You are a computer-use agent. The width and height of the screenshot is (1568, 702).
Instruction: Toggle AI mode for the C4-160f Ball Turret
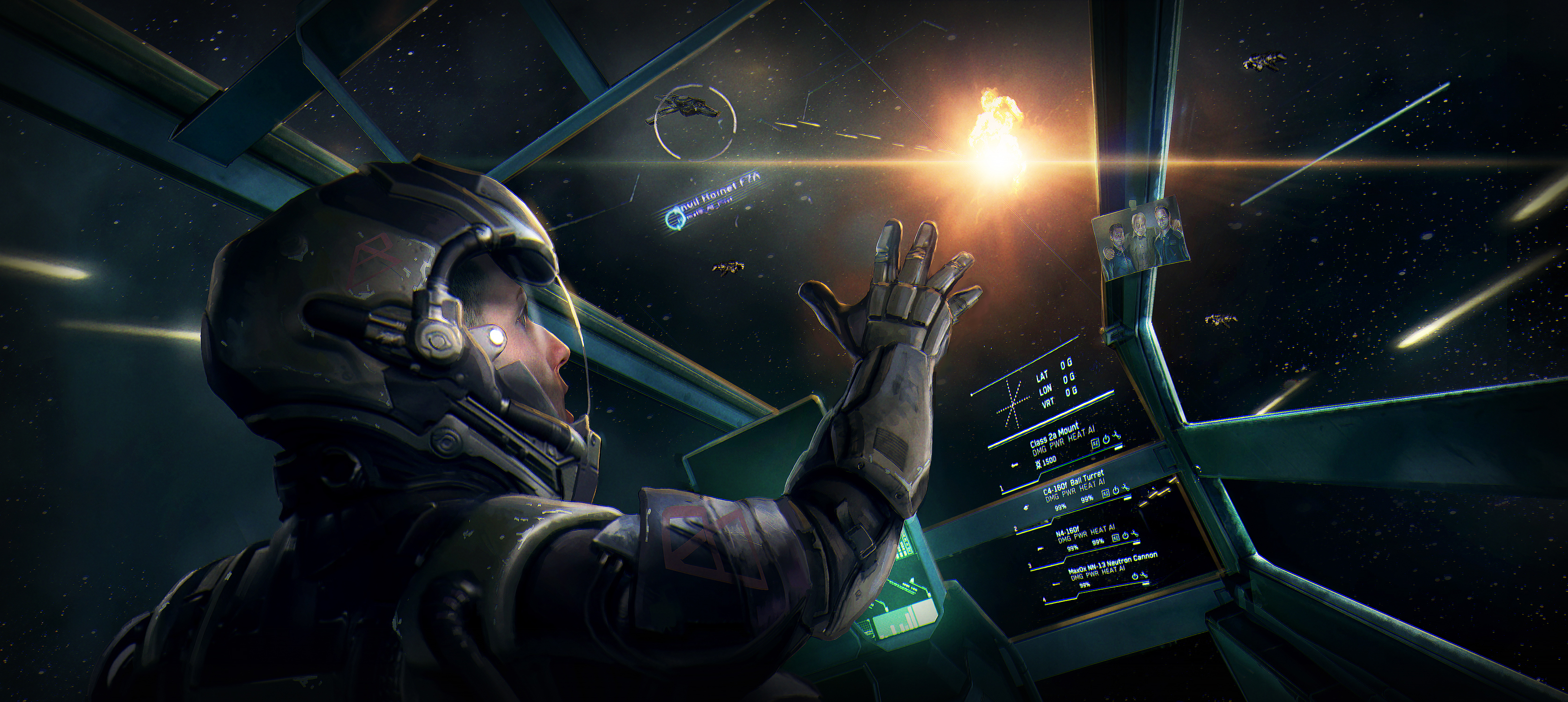pyautogui.click(x=1106, y=492)
